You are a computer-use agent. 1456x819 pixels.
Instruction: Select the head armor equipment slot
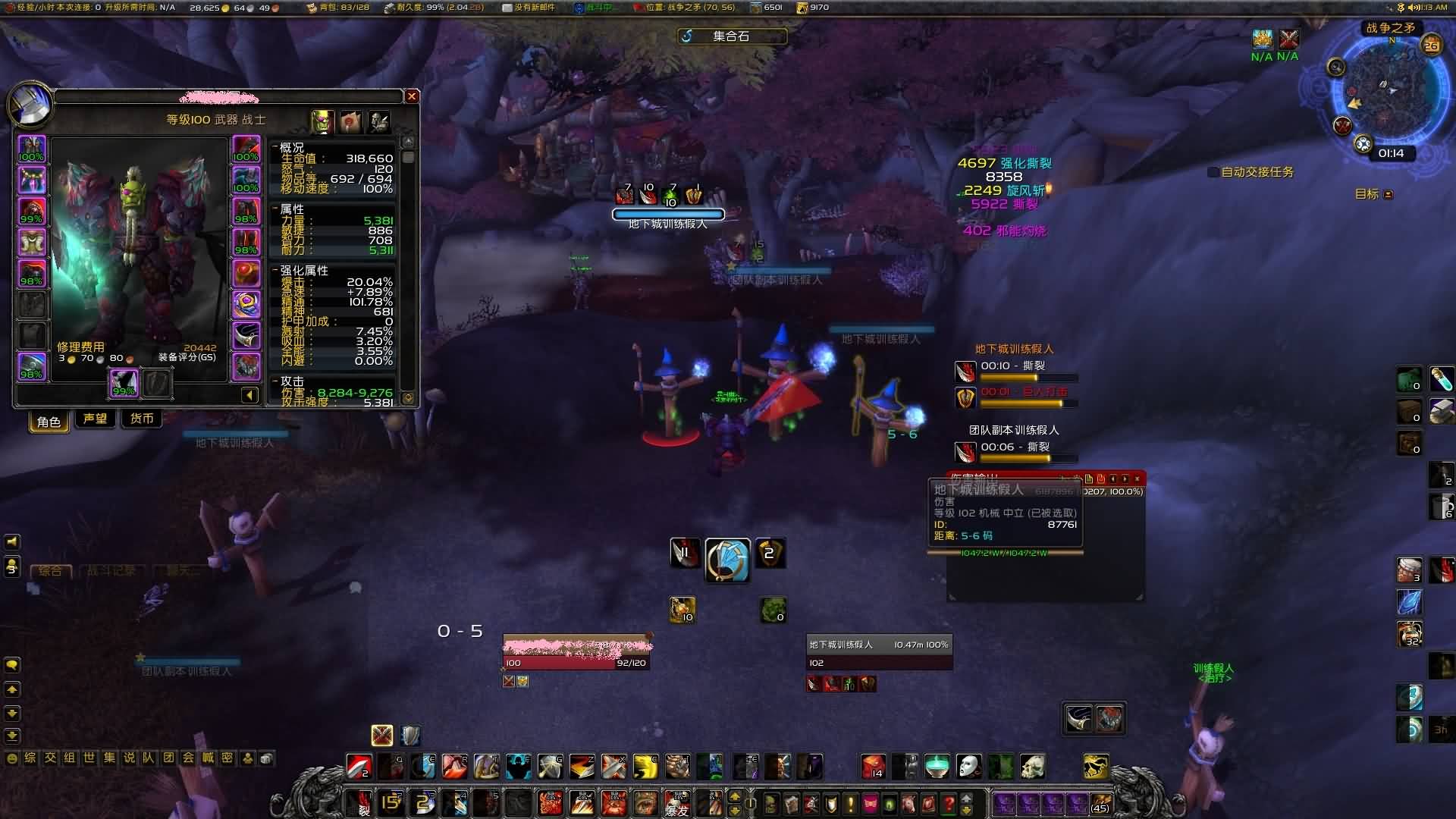[x=32, y=149]
